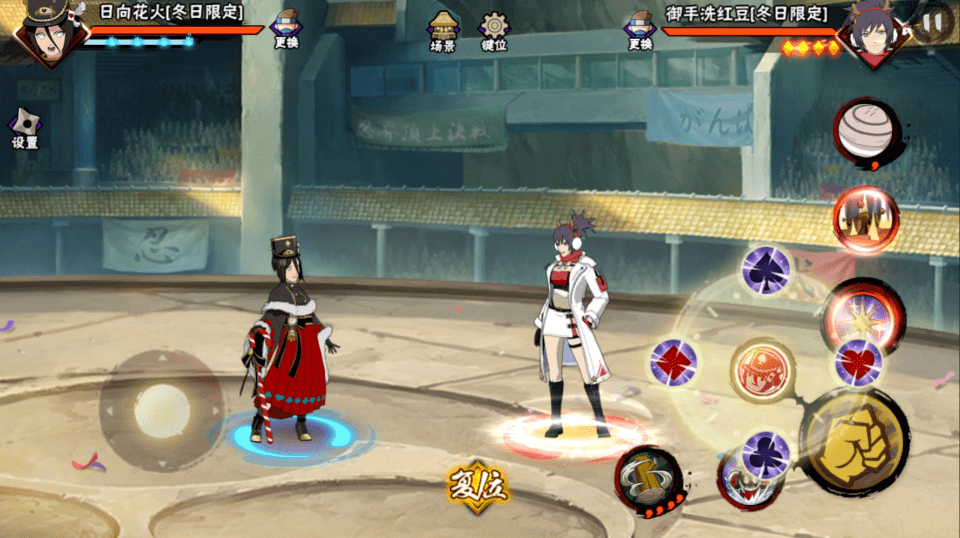Choose the red diamond card icon
Image resolution: width=960 pixels, height=538 pixels.
673,362
